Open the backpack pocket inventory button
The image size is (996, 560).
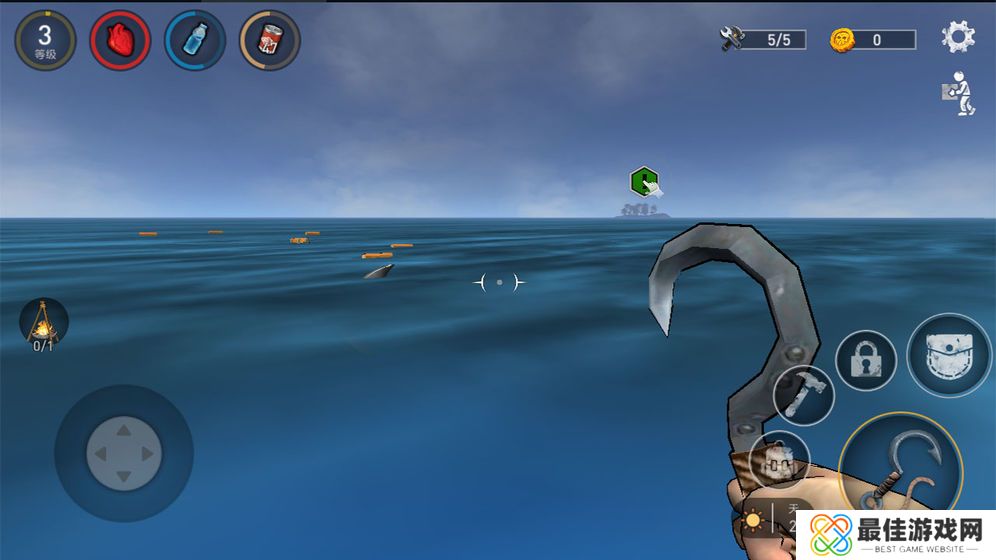click(949, 355)
